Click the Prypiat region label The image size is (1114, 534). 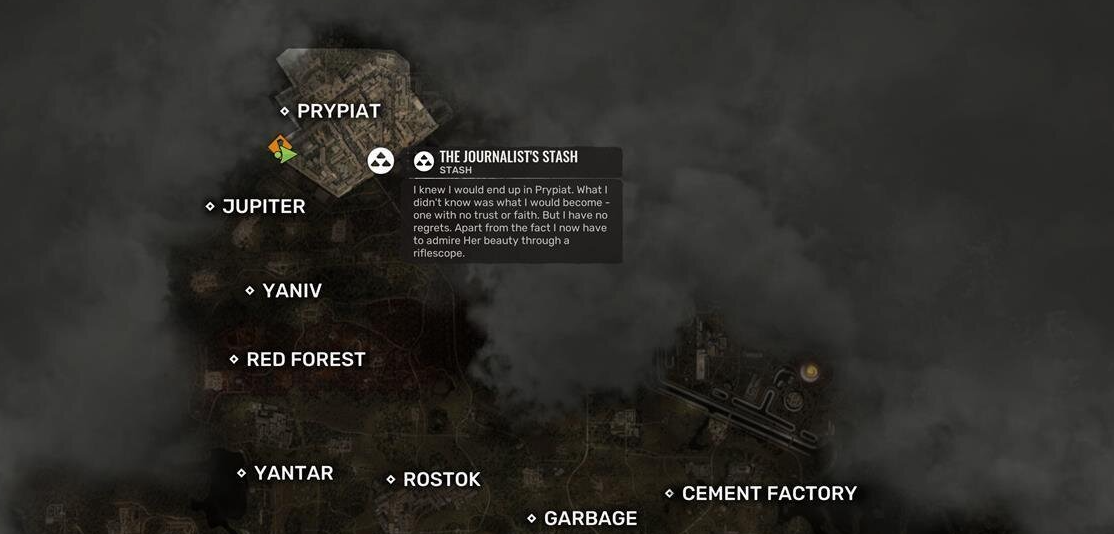(x=338, y=111)
